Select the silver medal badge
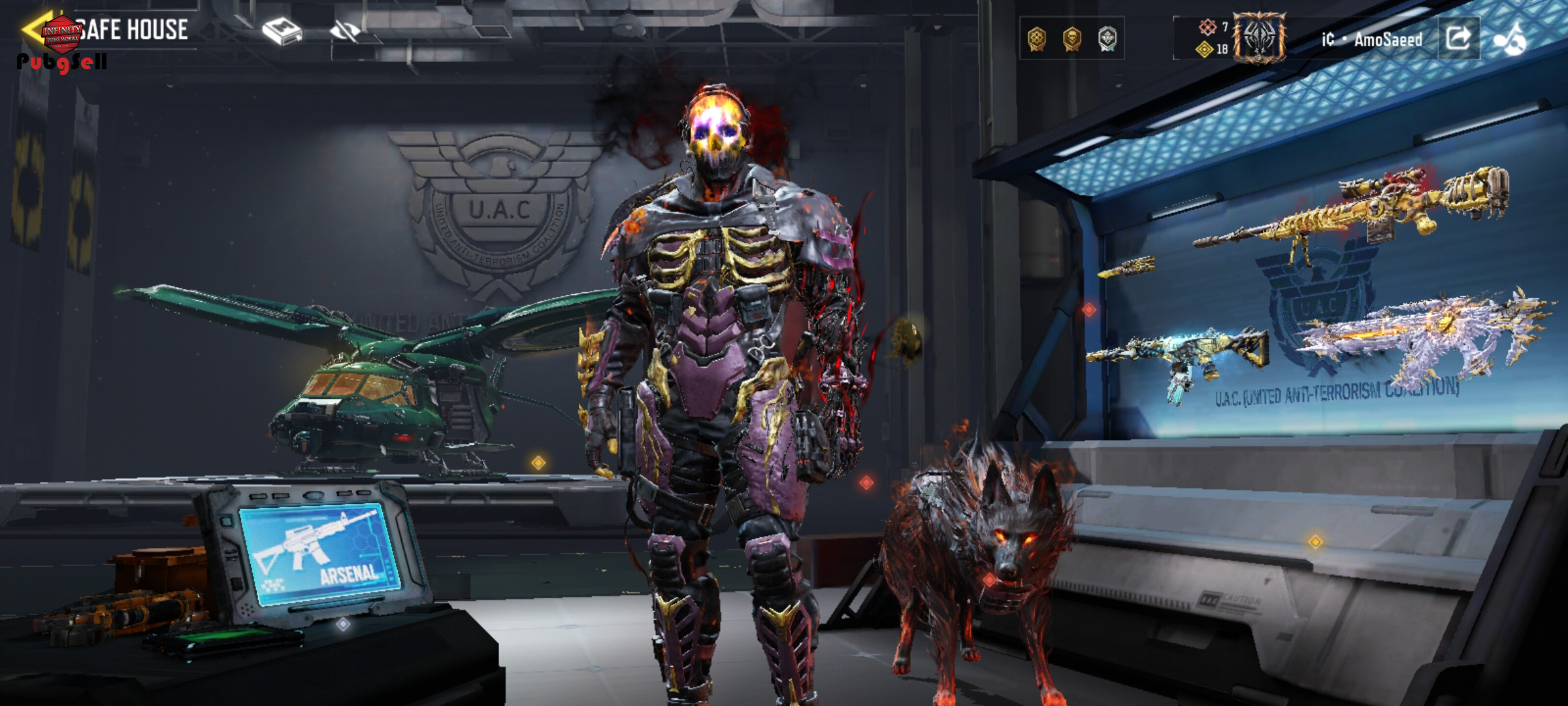1568x706 pixels. pos(1107,39)
